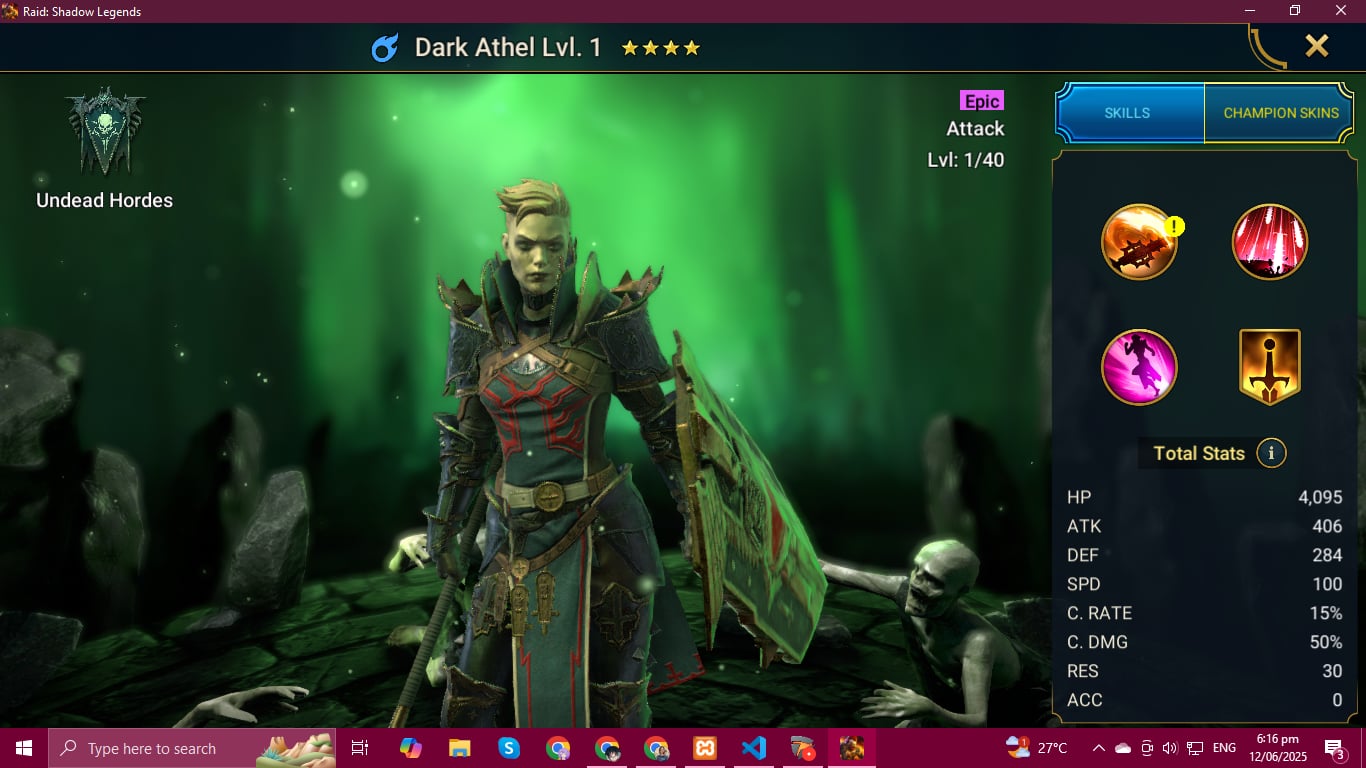This screenshot has height=768, width=1366.
Task: Close the champion details screen
Action: point(1316,46)
